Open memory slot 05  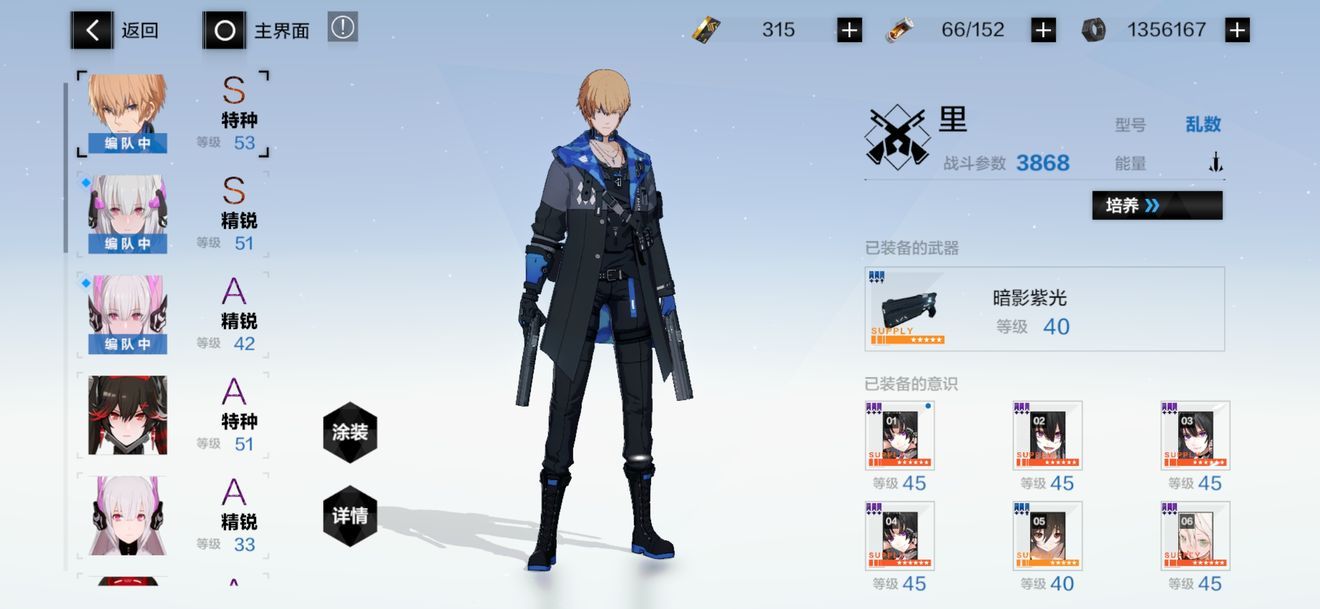coord(1047,535)
